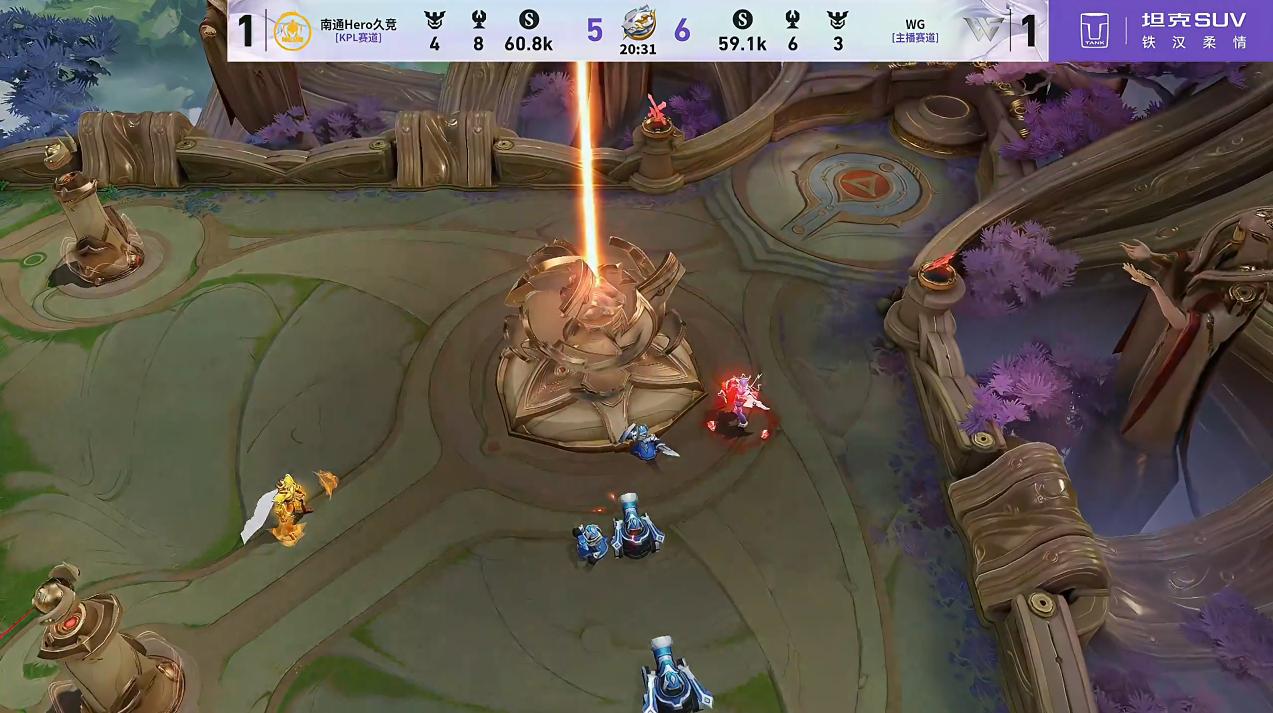Open the 坦克SUV sponsor banner
Image resolution: width=1273 pixels, height=713 pixels.
[1160, 31]
